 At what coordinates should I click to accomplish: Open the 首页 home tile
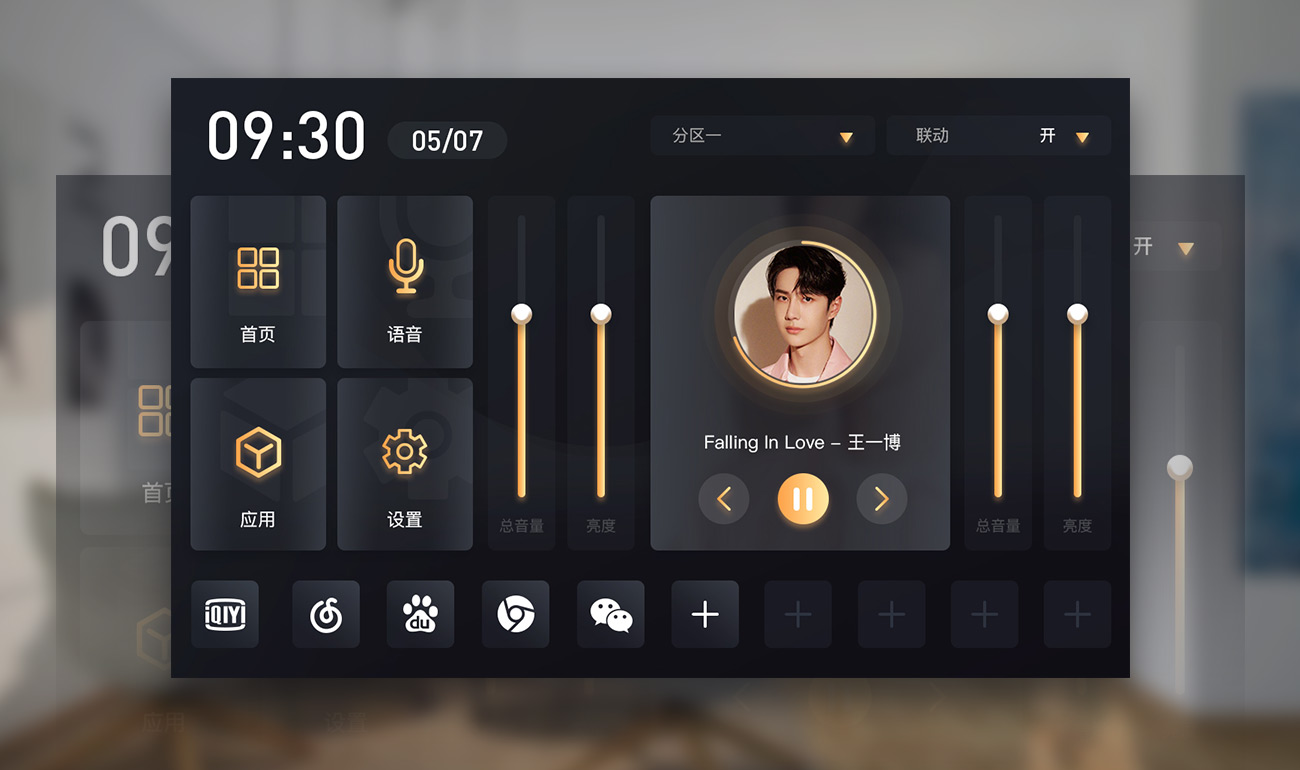click(x=258, y=282)
